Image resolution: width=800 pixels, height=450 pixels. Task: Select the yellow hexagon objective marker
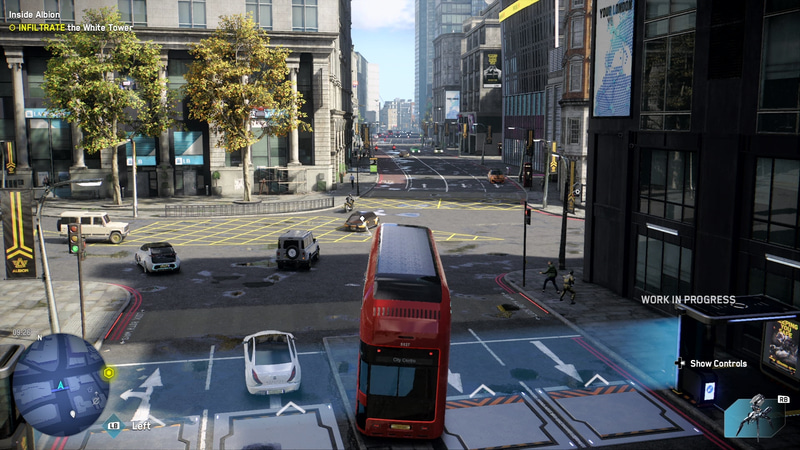pos(108,373)
